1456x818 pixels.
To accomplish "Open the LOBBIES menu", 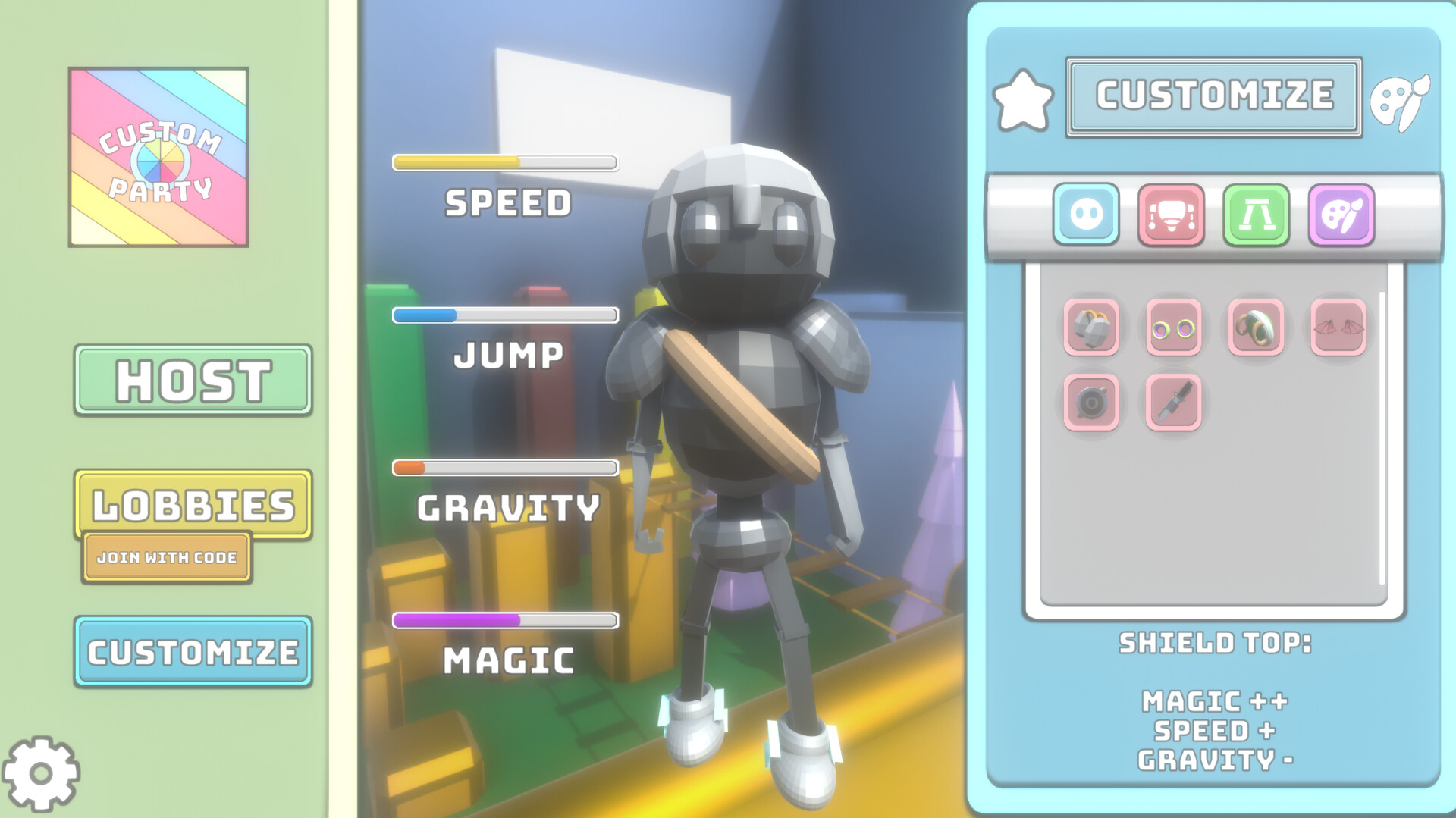I will point(192,502).
